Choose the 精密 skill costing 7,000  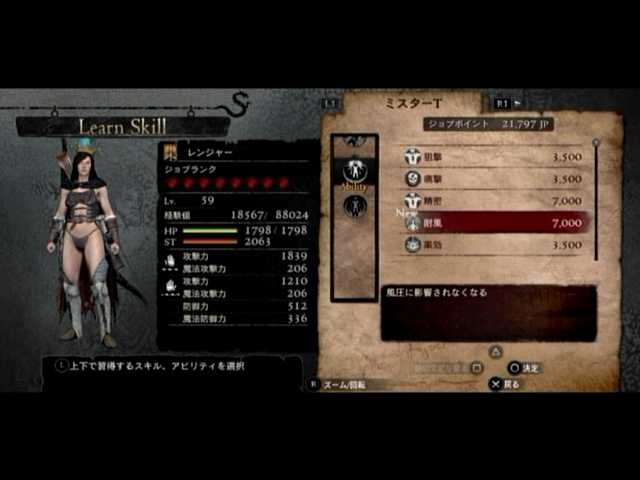(494, 201)
